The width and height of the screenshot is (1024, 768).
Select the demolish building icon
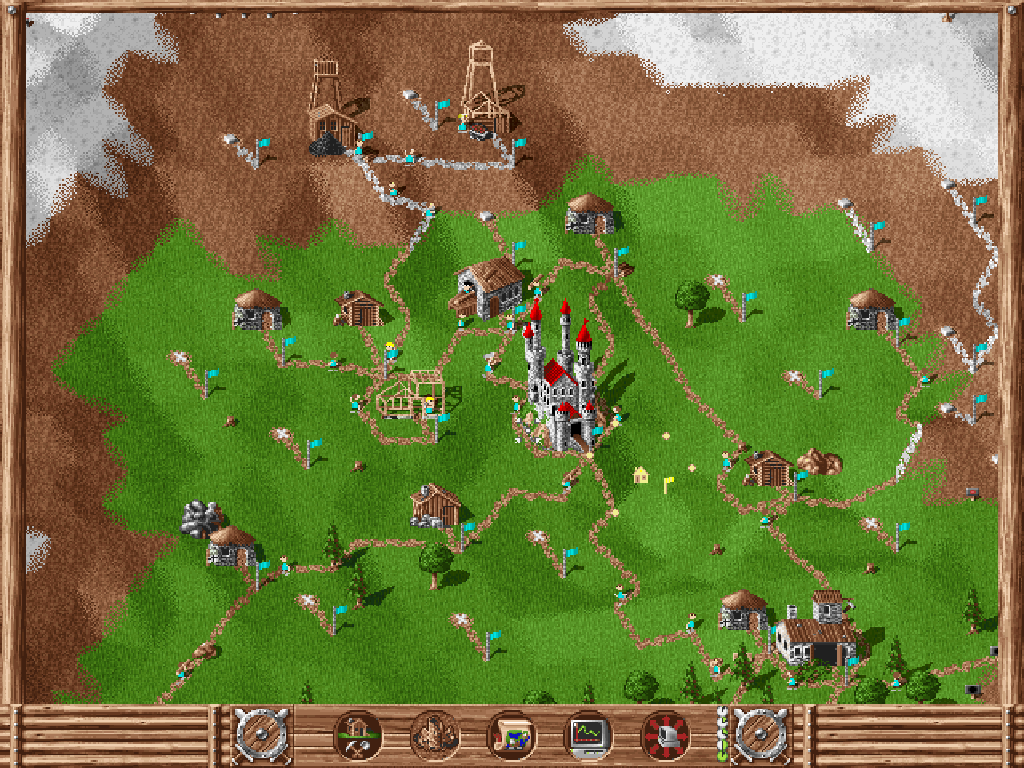click(434, 736)
